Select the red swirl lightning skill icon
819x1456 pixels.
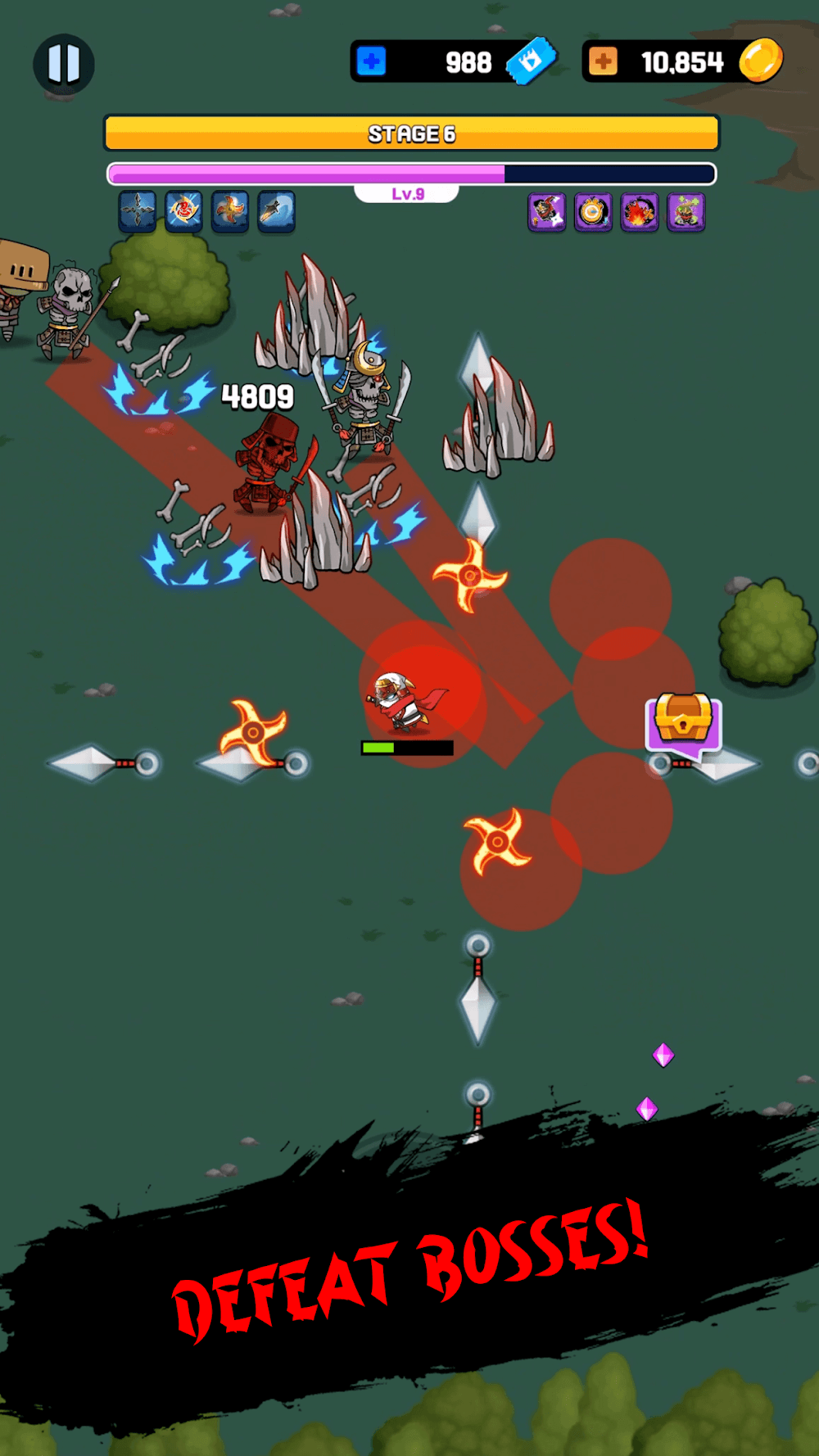point(183,212)
